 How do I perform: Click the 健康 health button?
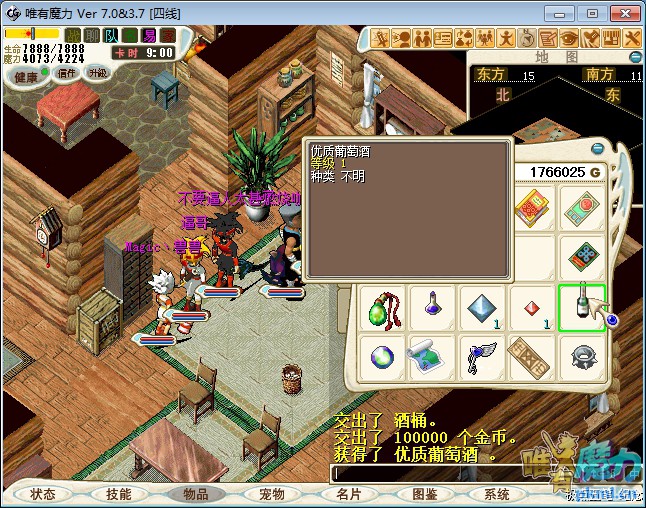pyautogui.click(x=26, y=77)
